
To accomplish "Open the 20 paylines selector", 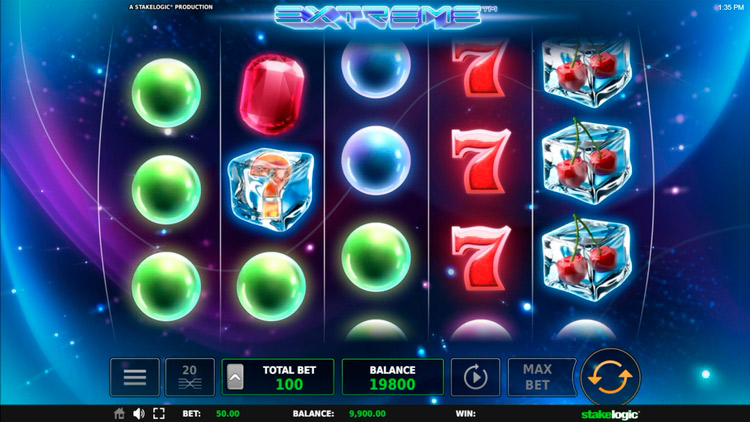I will click(x=189, y=377).
